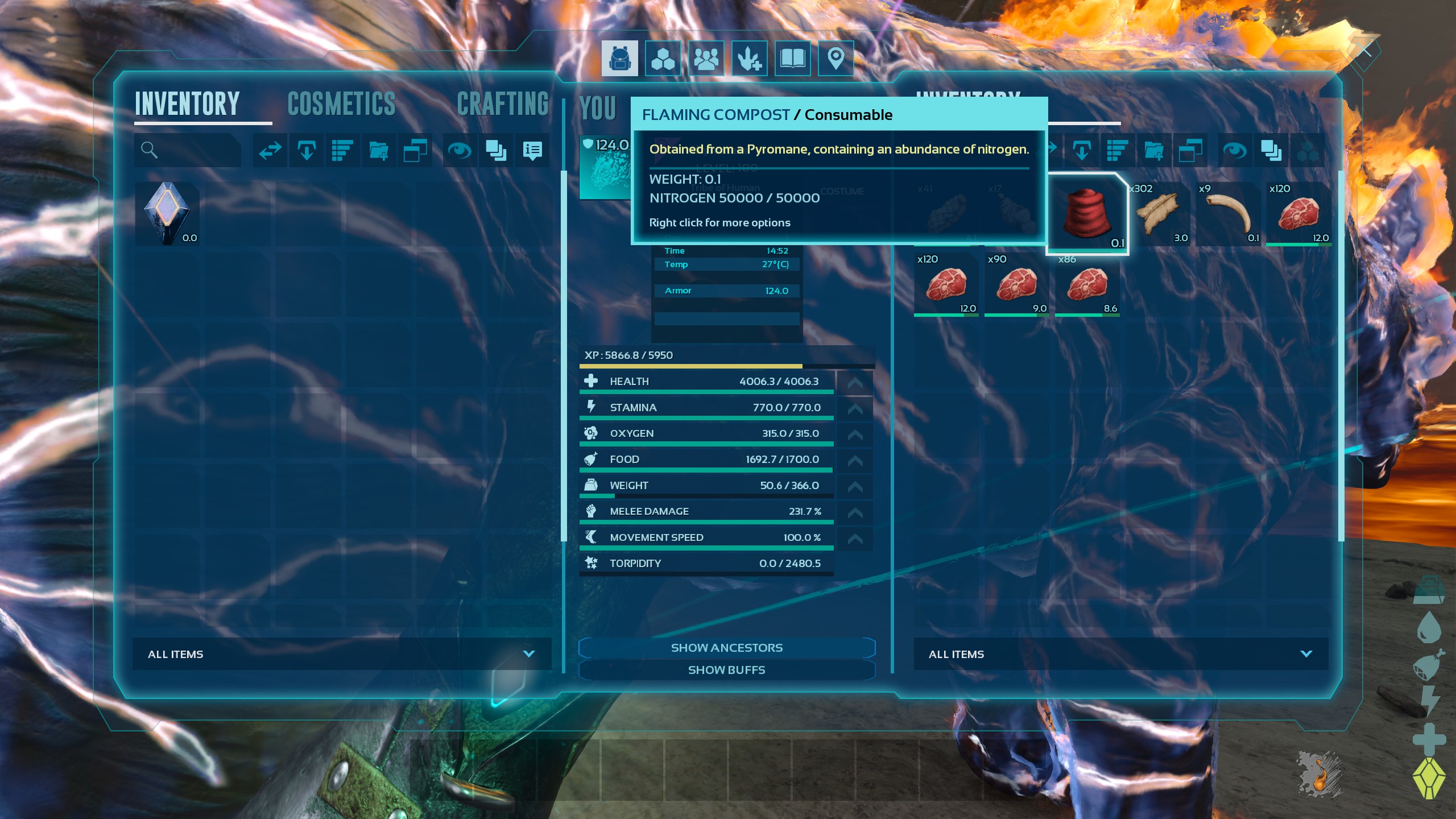
Task: Open the Crafting tab
Action: [503, 105]
